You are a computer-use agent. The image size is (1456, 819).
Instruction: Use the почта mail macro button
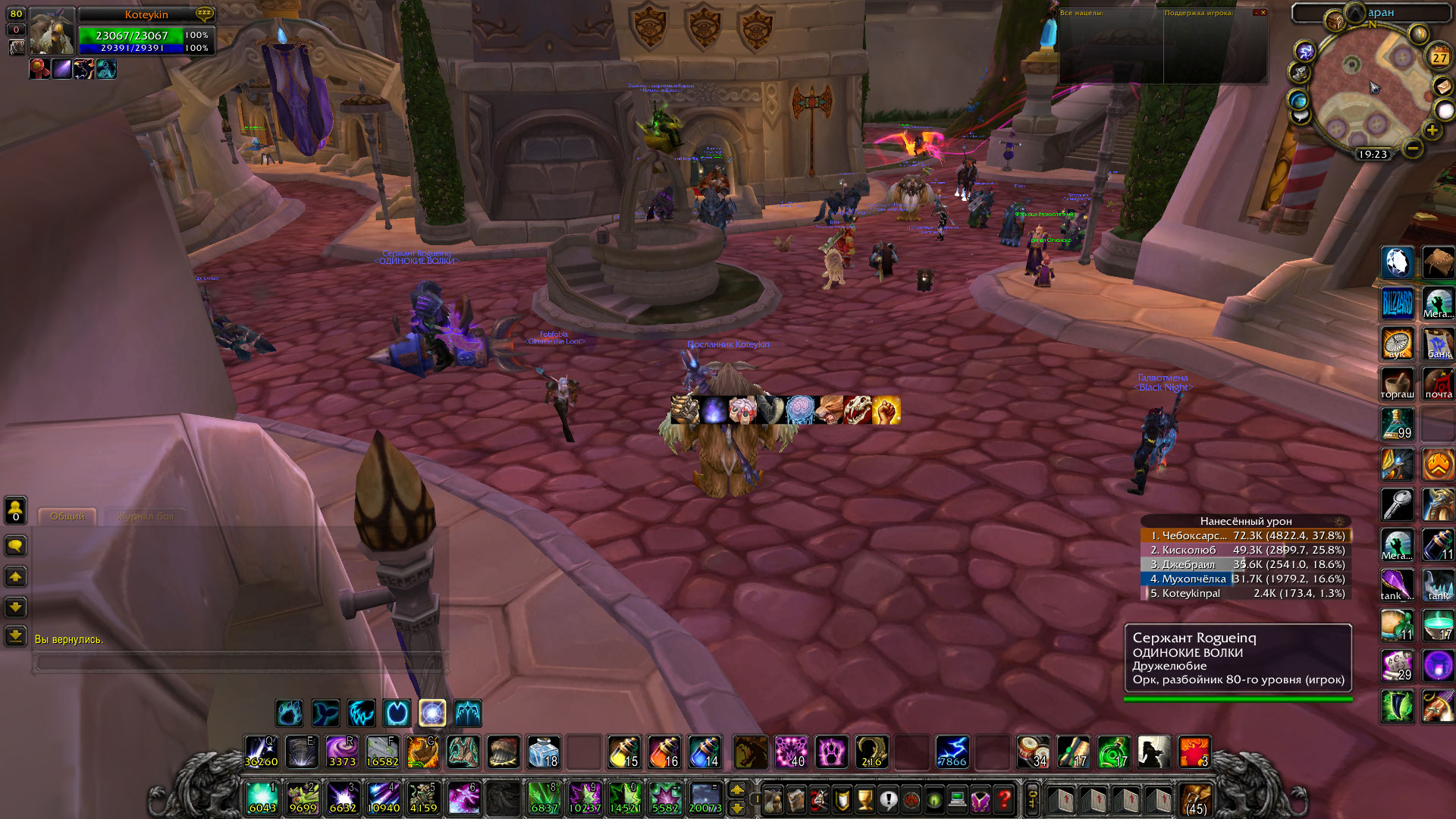1438,384
